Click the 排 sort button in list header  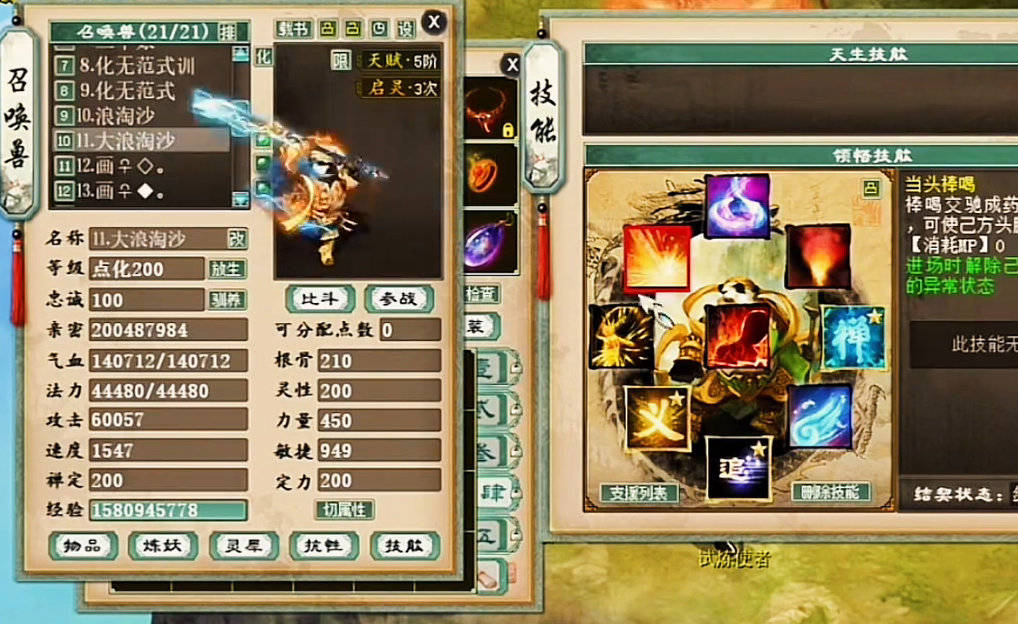coord(229,31)
